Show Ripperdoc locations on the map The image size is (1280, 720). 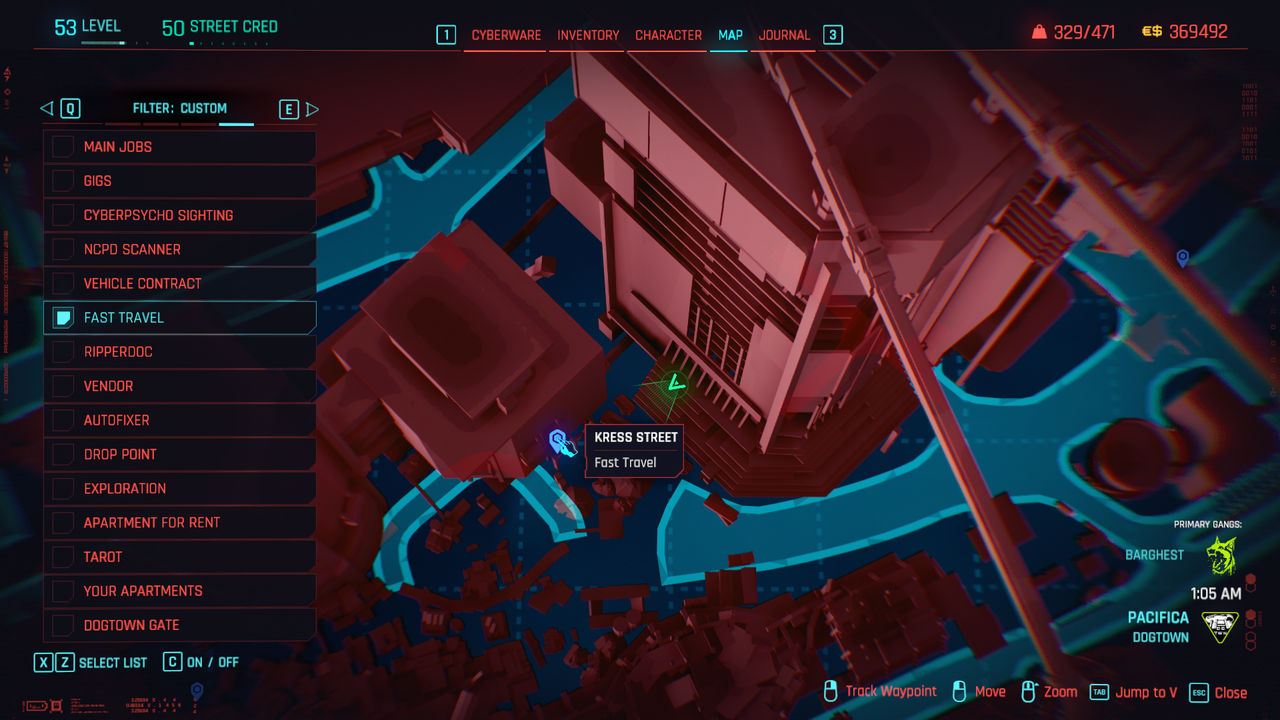point(63,352)
